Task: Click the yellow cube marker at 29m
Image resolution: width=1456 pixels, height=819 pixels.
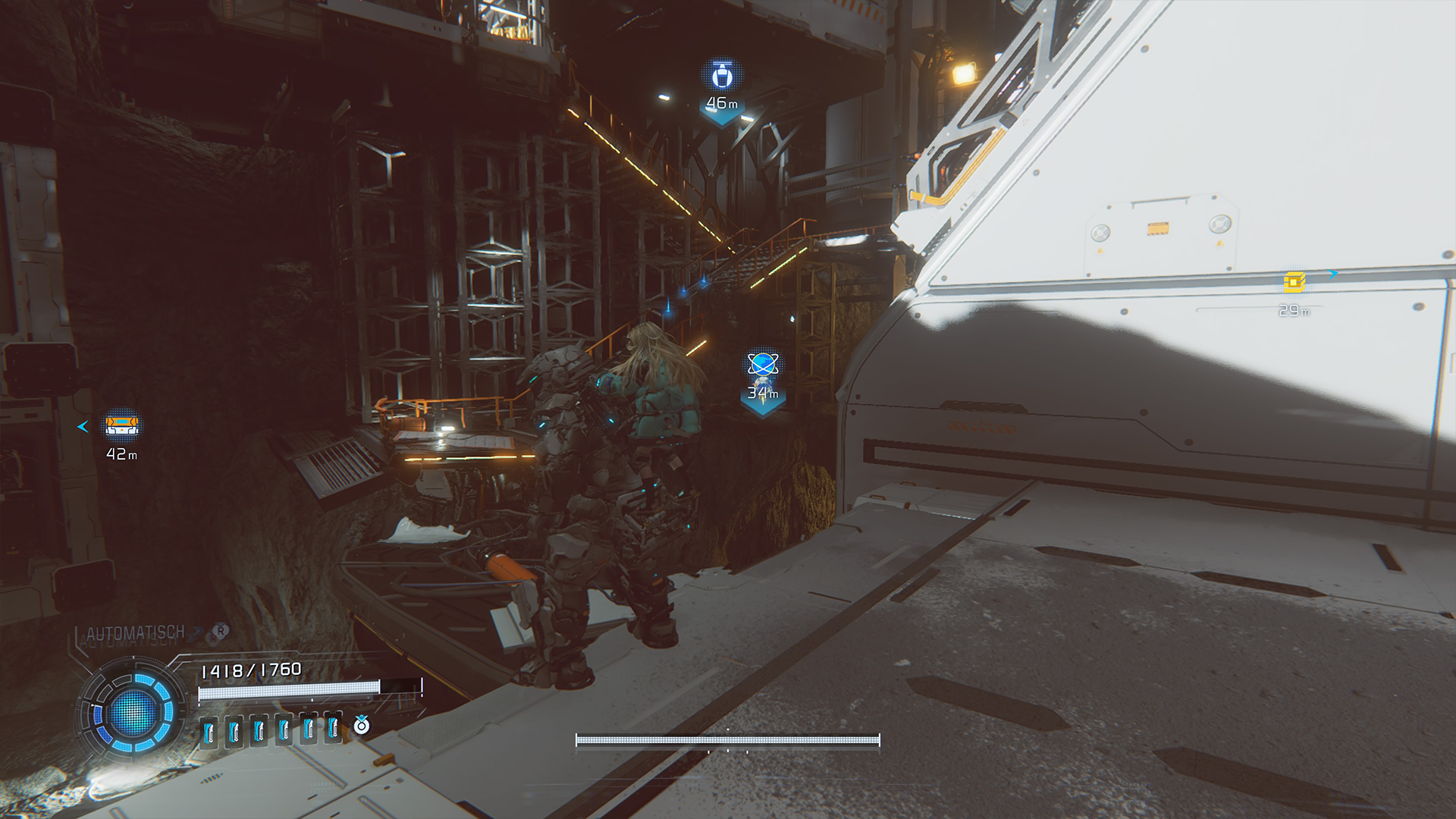Action: (x=1294, y=282)
